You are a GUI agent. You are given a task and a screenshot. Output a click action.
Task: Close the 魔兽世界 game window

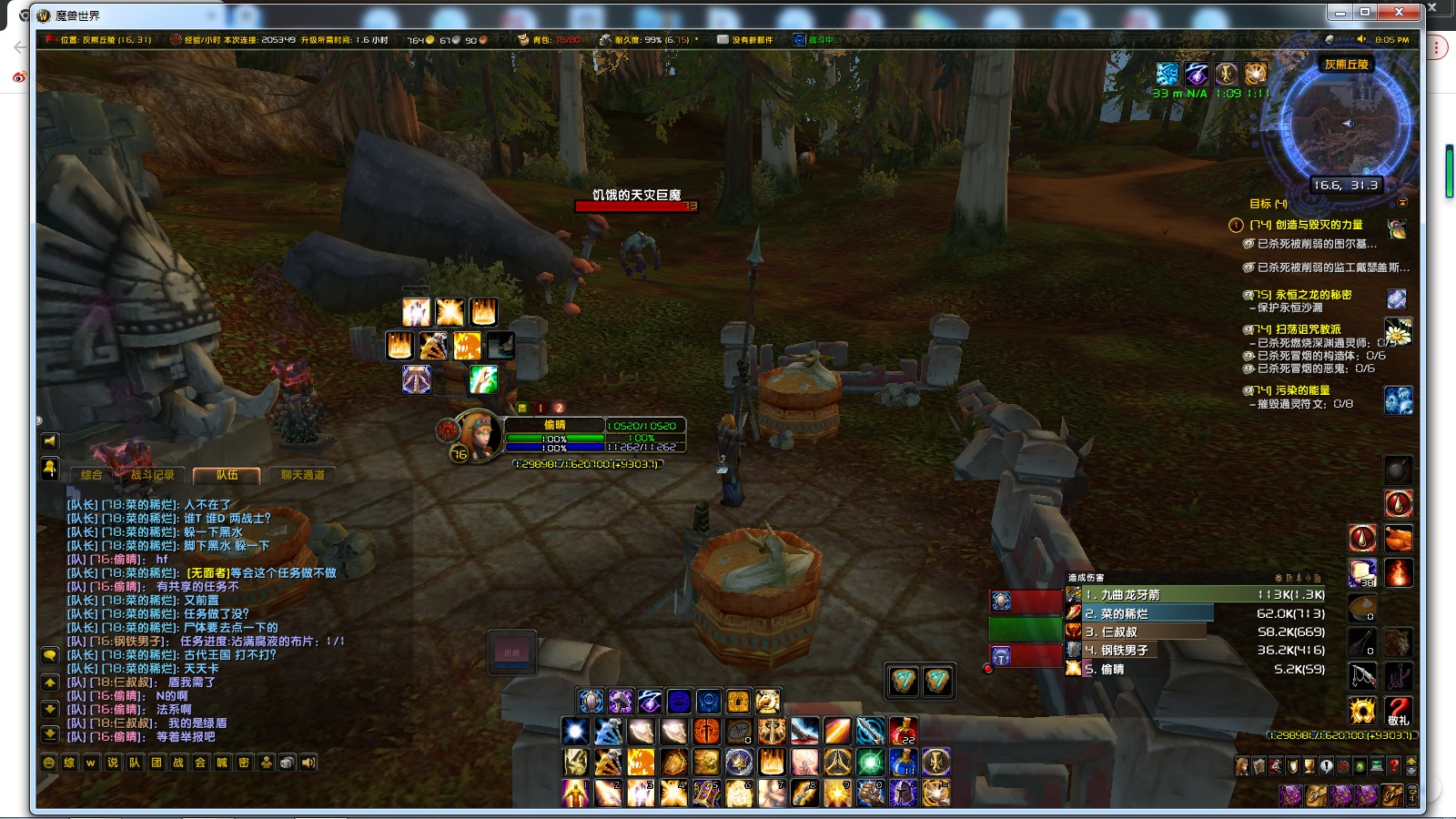[x=1399, y=12]
